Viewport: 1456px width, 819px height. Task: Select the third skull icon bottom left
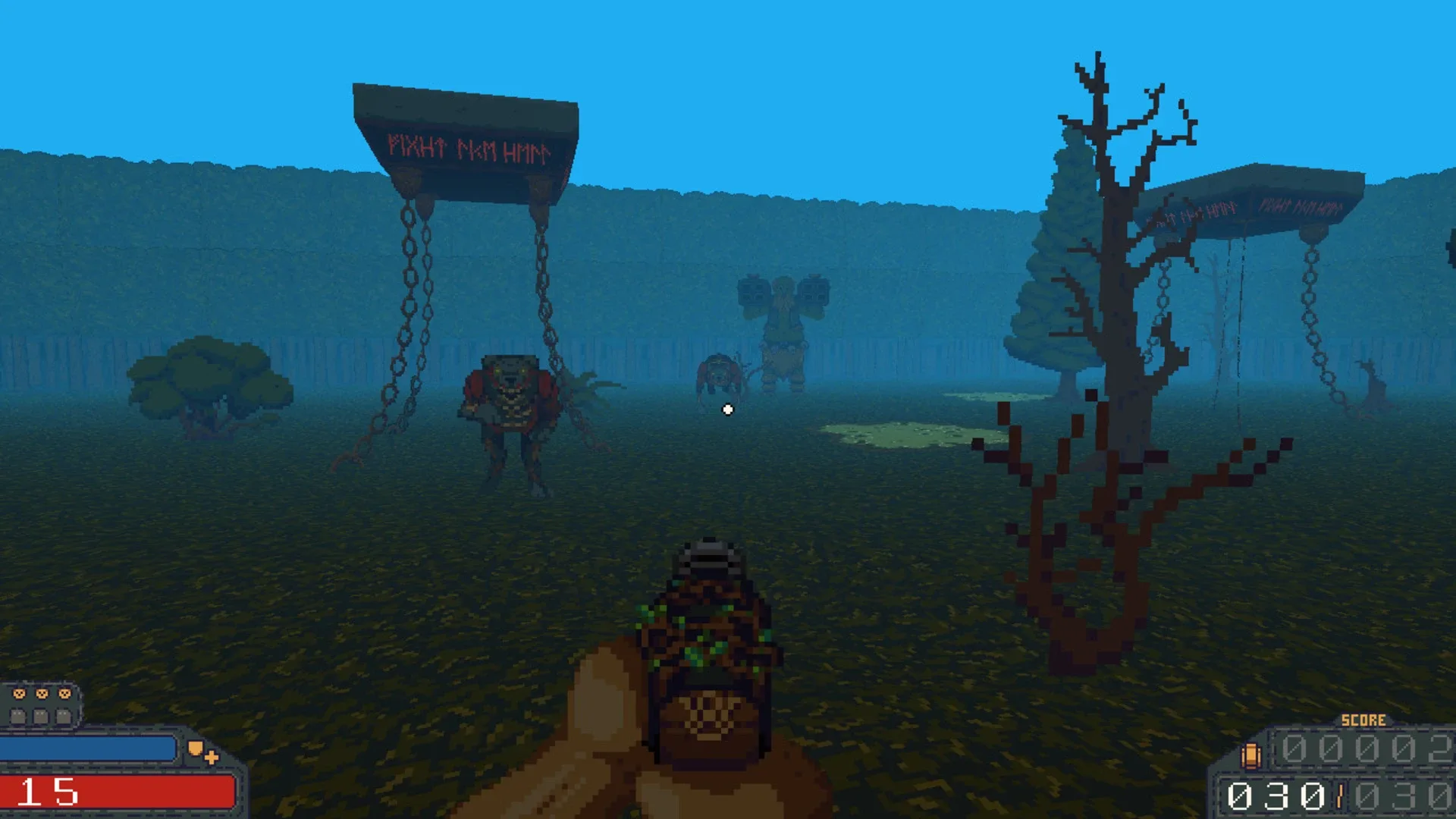tap(64, 694)
